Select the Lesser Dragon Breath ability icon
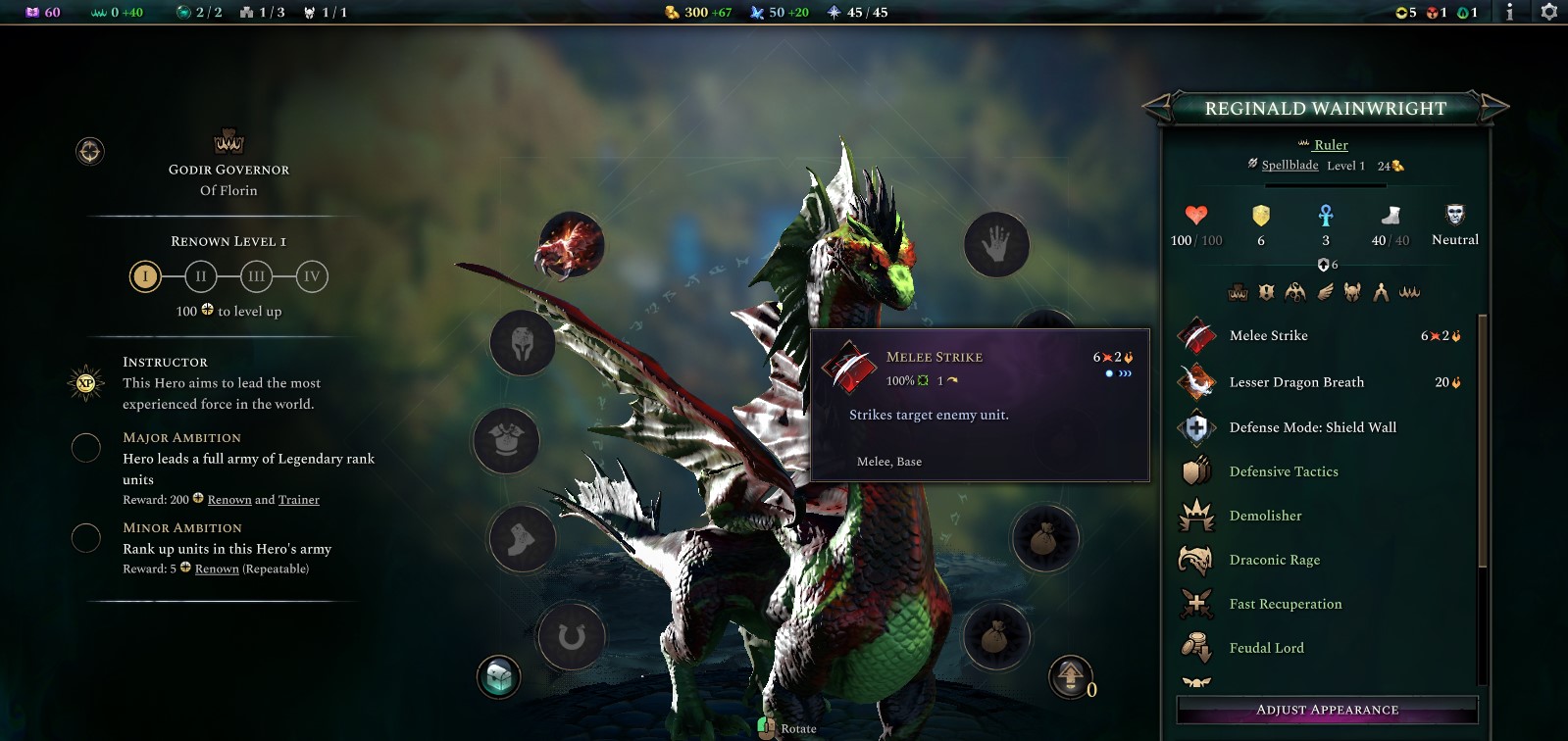This screenshot has height=741, width=1568. (1198, 382)
